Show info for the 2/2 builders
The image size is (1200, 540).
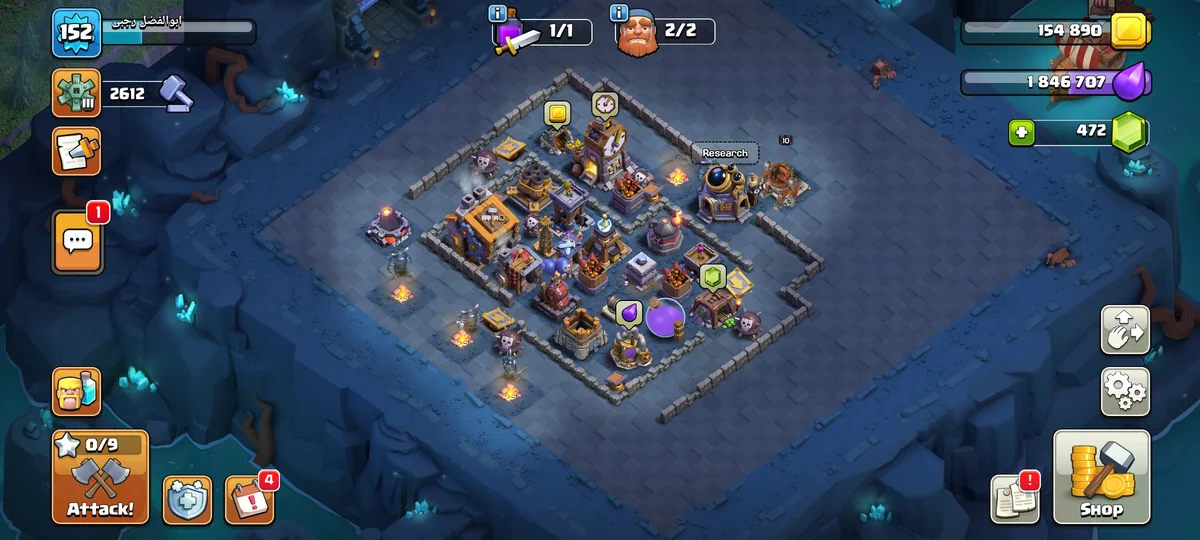coord(619,13)
